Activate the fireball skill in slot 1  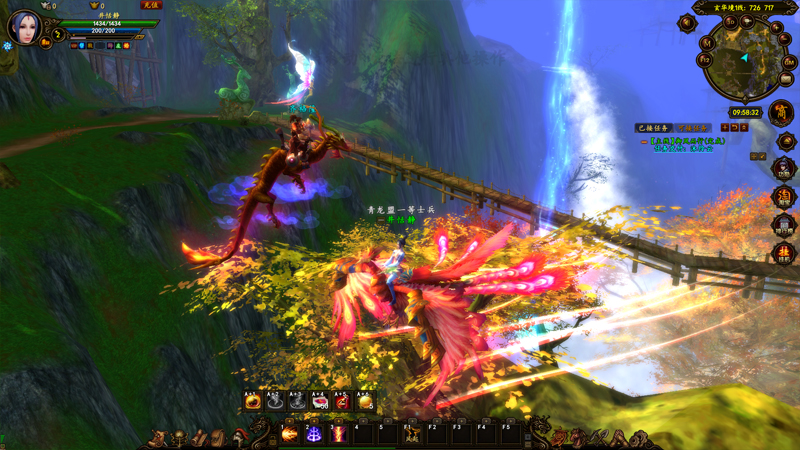289,433
